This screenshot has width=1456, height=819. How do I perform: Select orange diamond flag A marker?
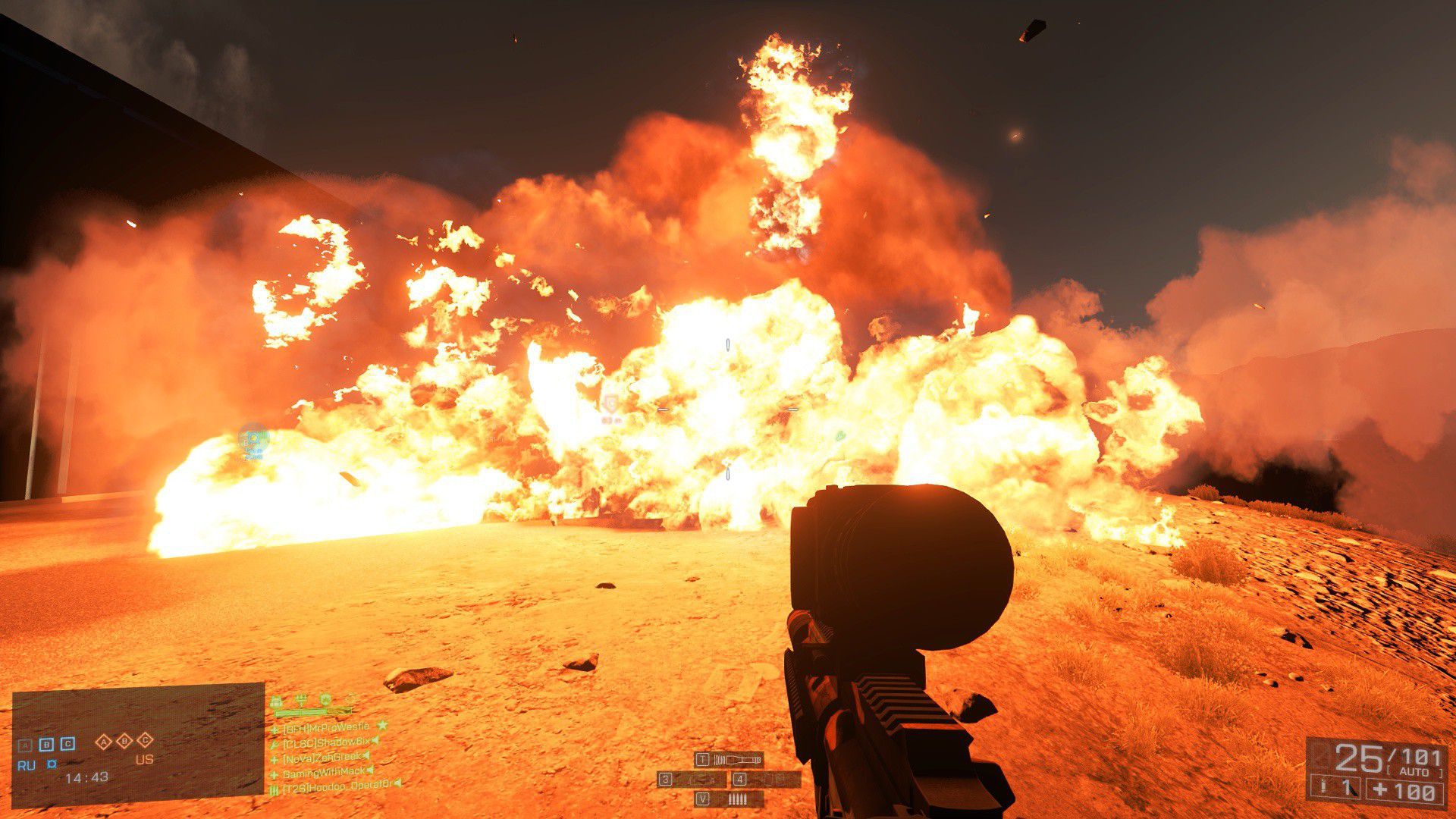tap(104, 742)
